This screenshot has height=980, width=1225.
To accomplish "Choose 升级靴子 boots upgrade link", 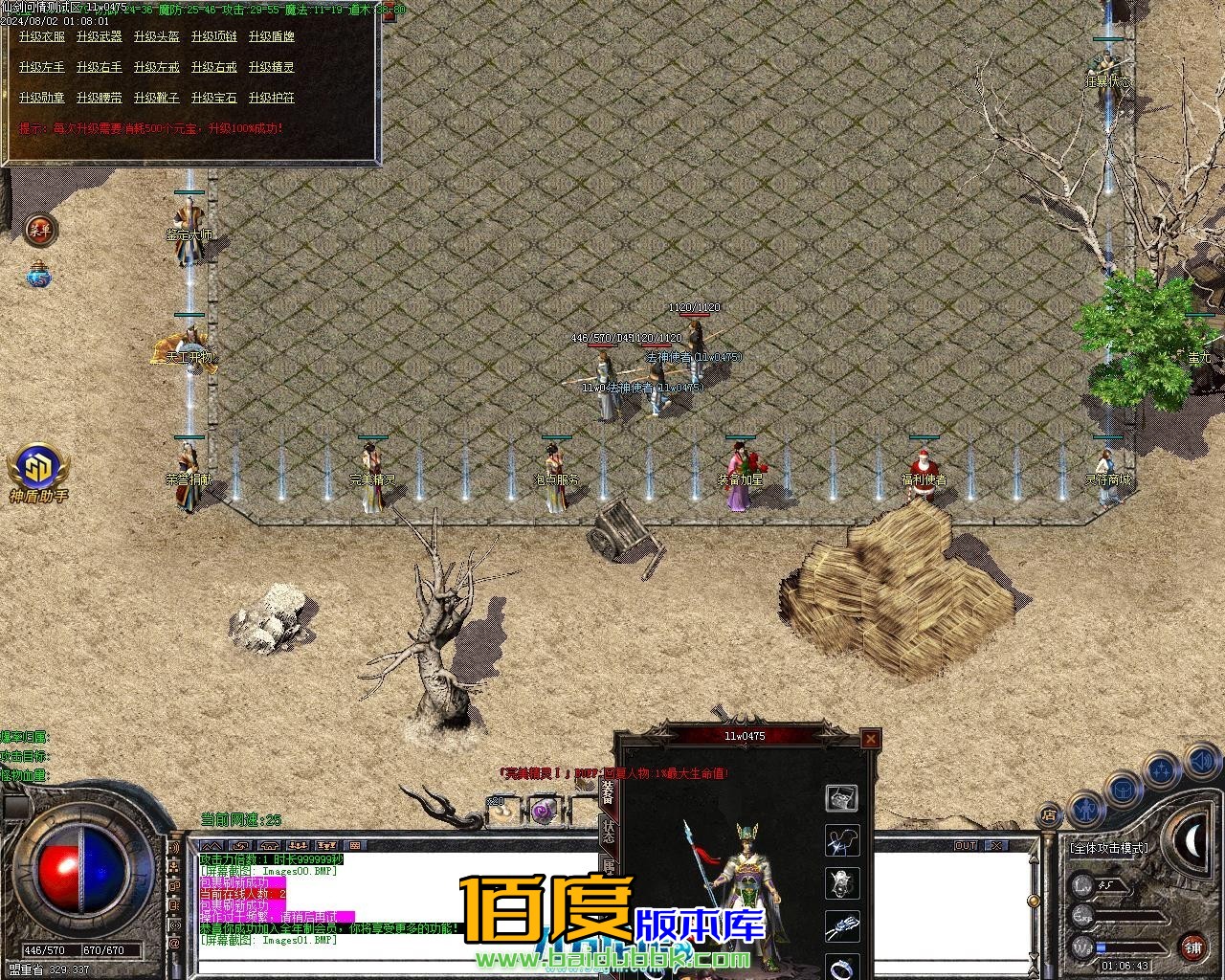I will pyautogui.click(x=157, y=98).
